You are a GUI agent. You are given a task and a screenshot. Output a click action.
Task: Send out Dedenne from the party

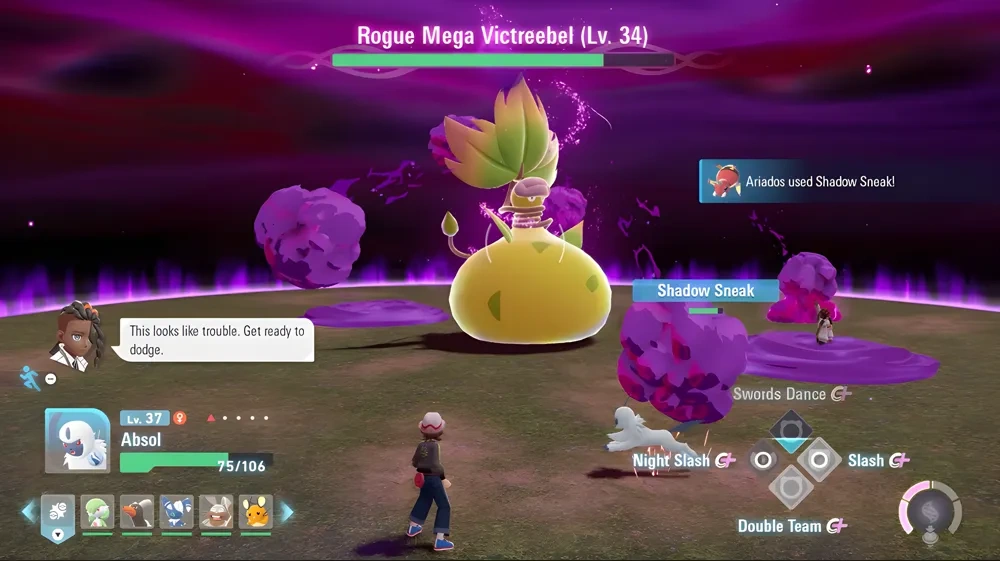(256, 512)
